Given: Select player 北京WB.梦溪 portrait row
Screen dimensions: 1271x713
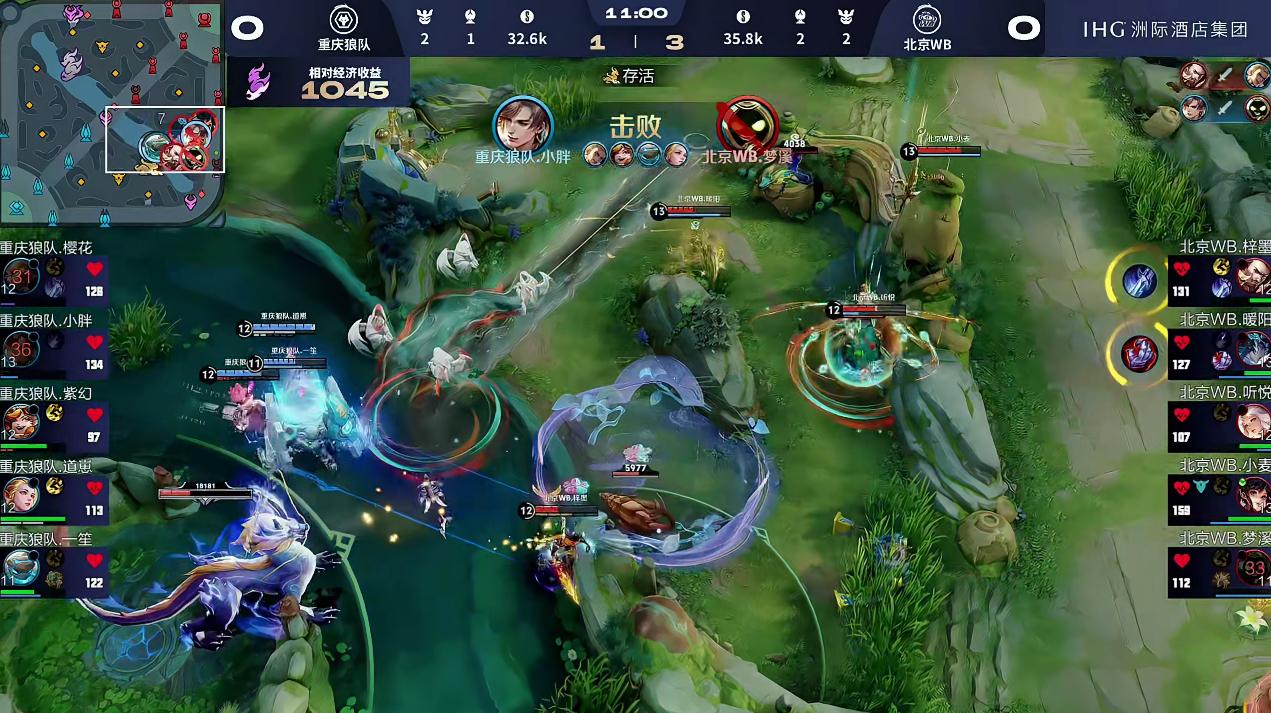Looking at the screenshot, I should (x=1219, y=567).
